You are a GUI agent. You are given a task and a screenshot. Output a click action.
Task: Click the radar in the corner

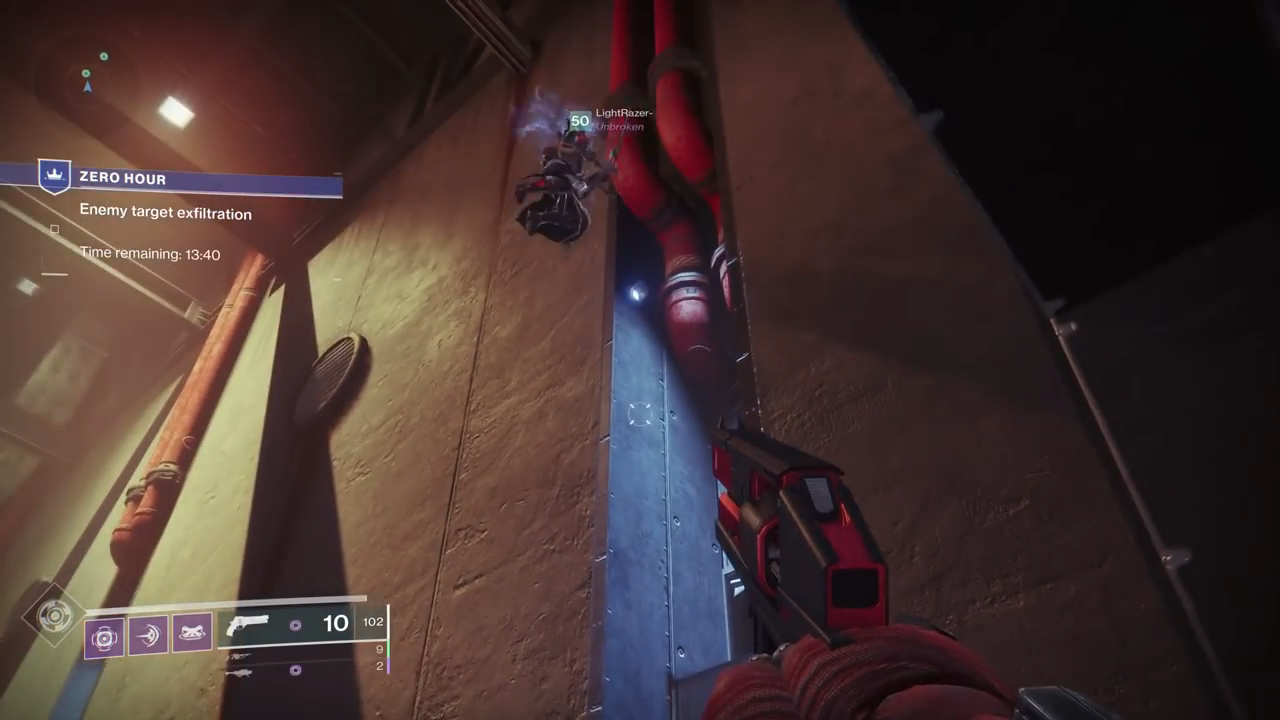coord(90,75)
